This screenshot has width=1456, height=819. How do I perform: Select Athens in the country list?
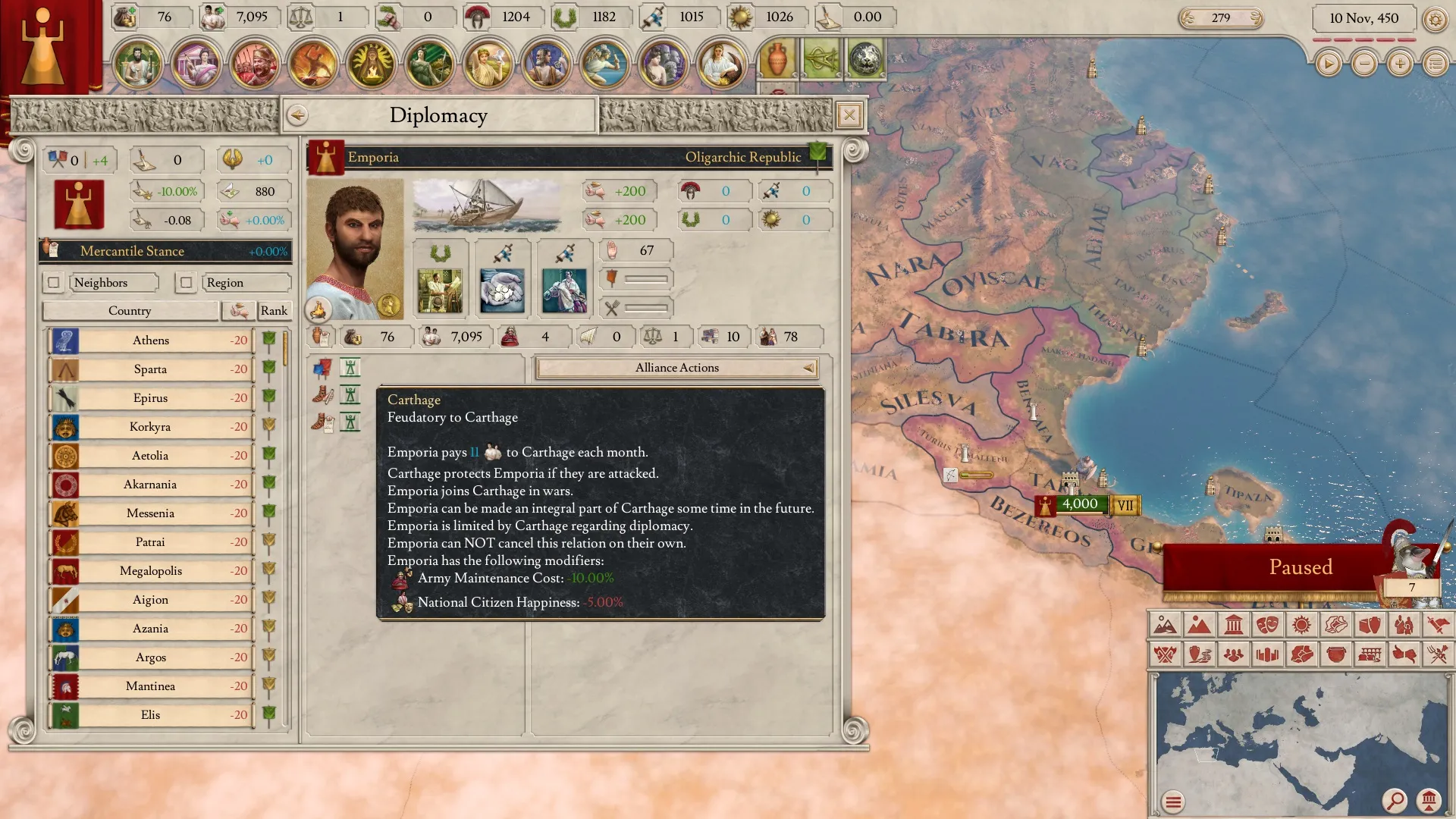coord(151,340)
